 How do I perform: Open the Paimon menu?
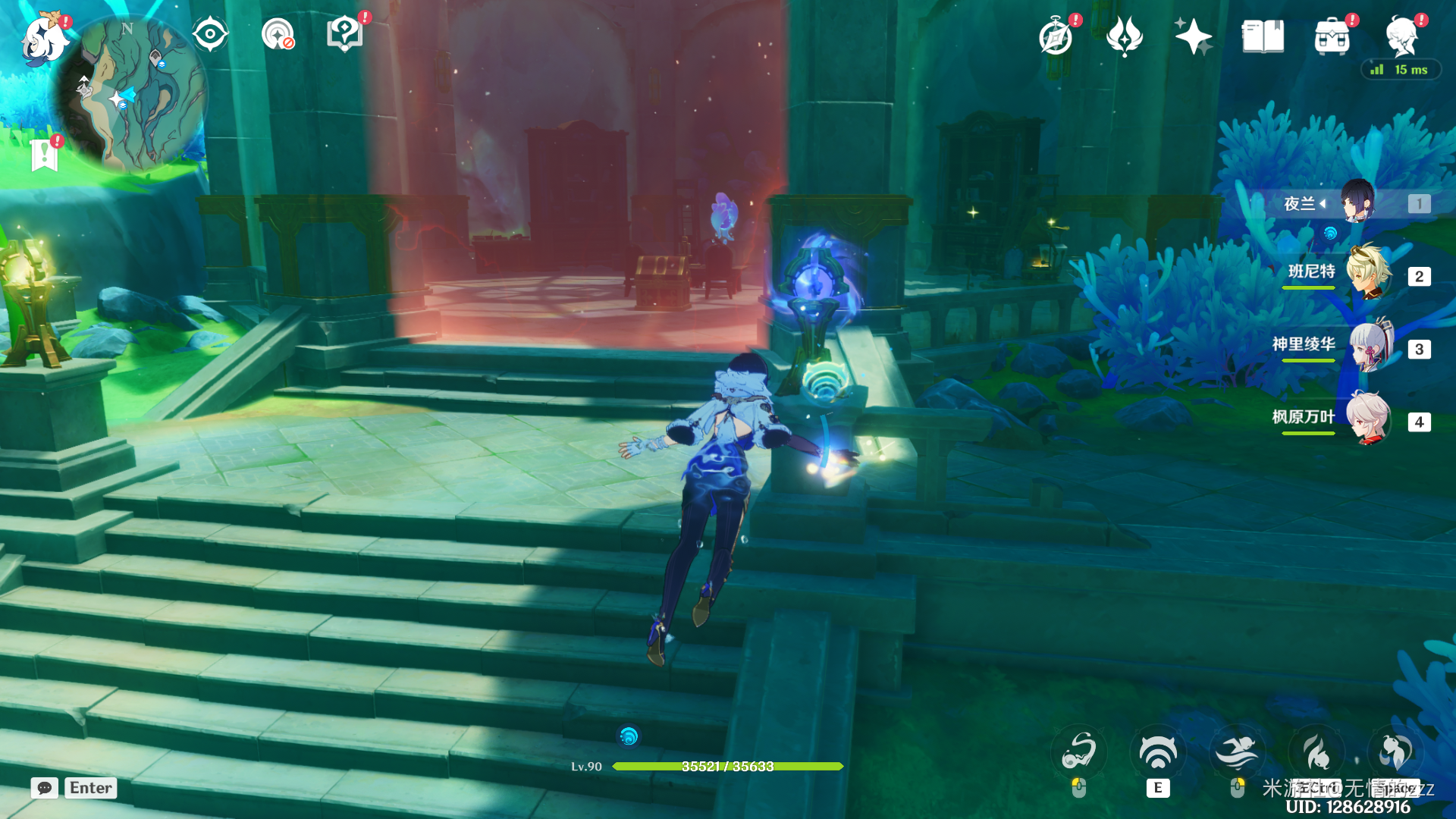point(44,38)
